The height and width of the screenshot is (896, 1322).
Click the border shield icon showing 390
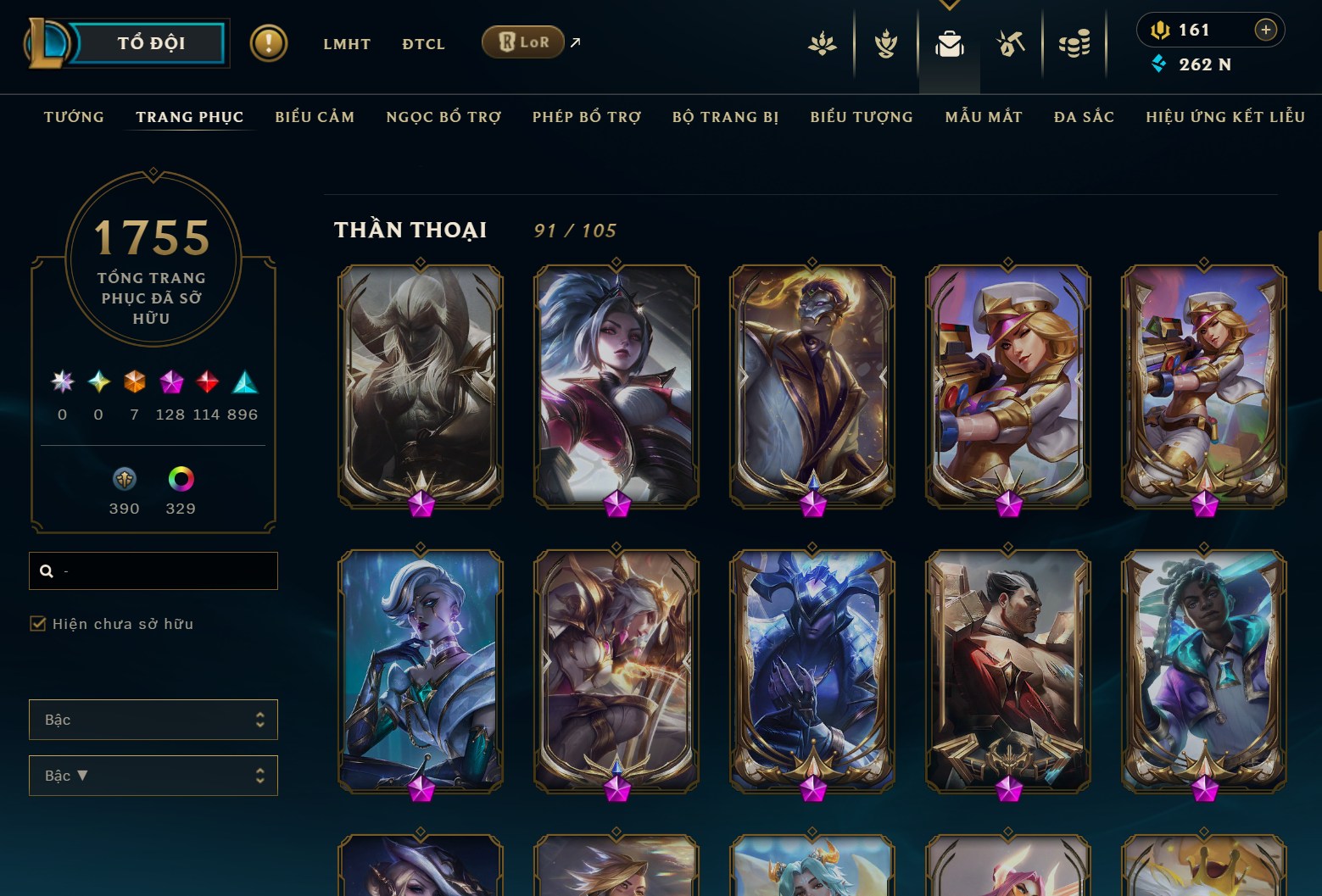click(x=124, y=479)
